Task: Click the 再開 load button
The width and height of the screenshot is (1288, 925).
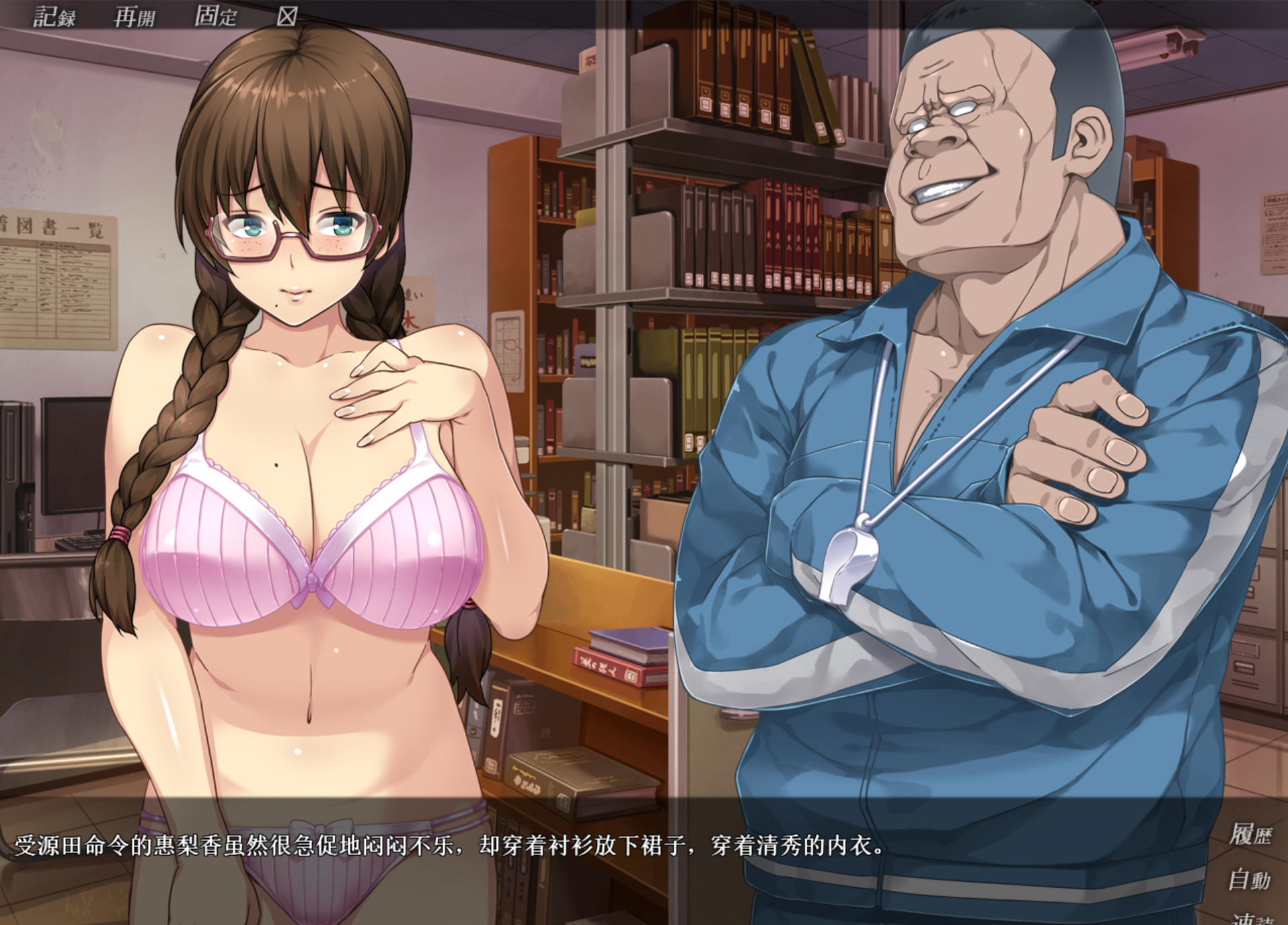Action: pyautogui.click(x=135, y=16)
